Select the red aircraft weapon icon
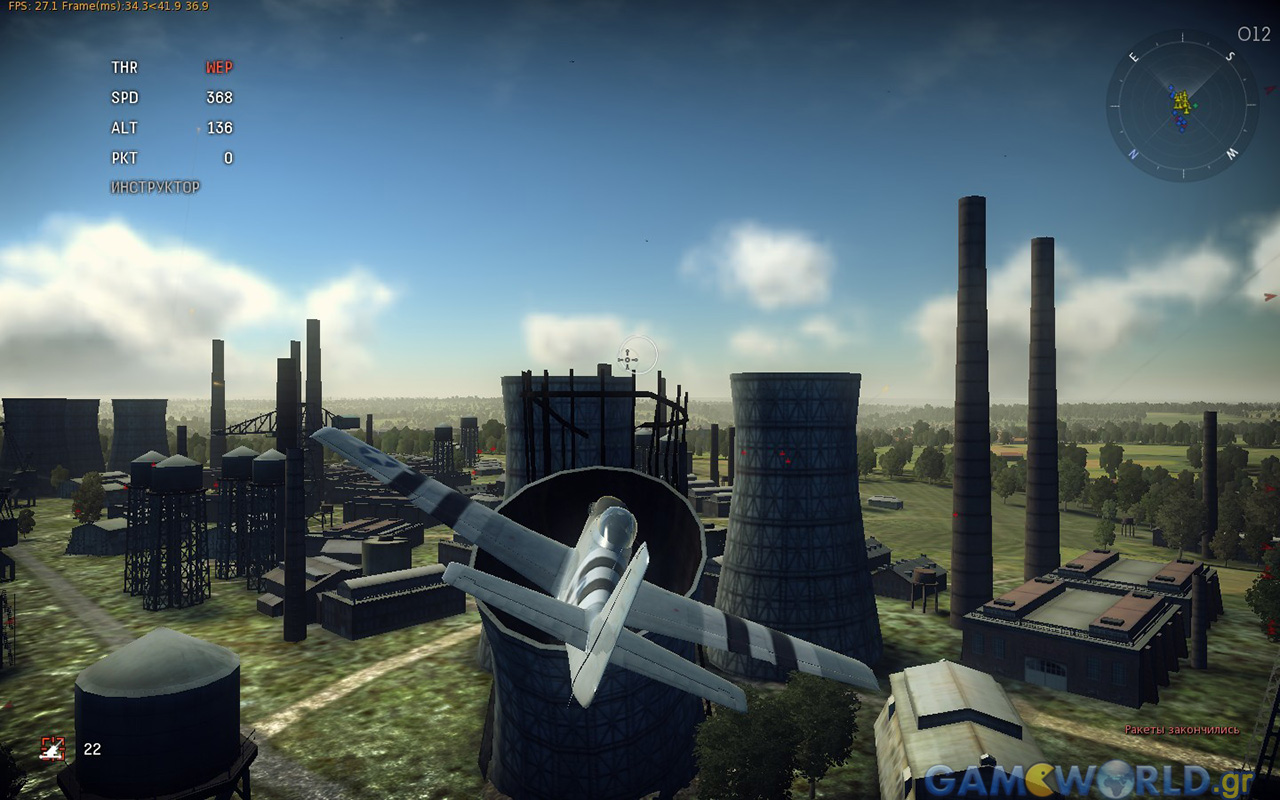Screen dimensions: 1280x800 click(x=52, y=748)
